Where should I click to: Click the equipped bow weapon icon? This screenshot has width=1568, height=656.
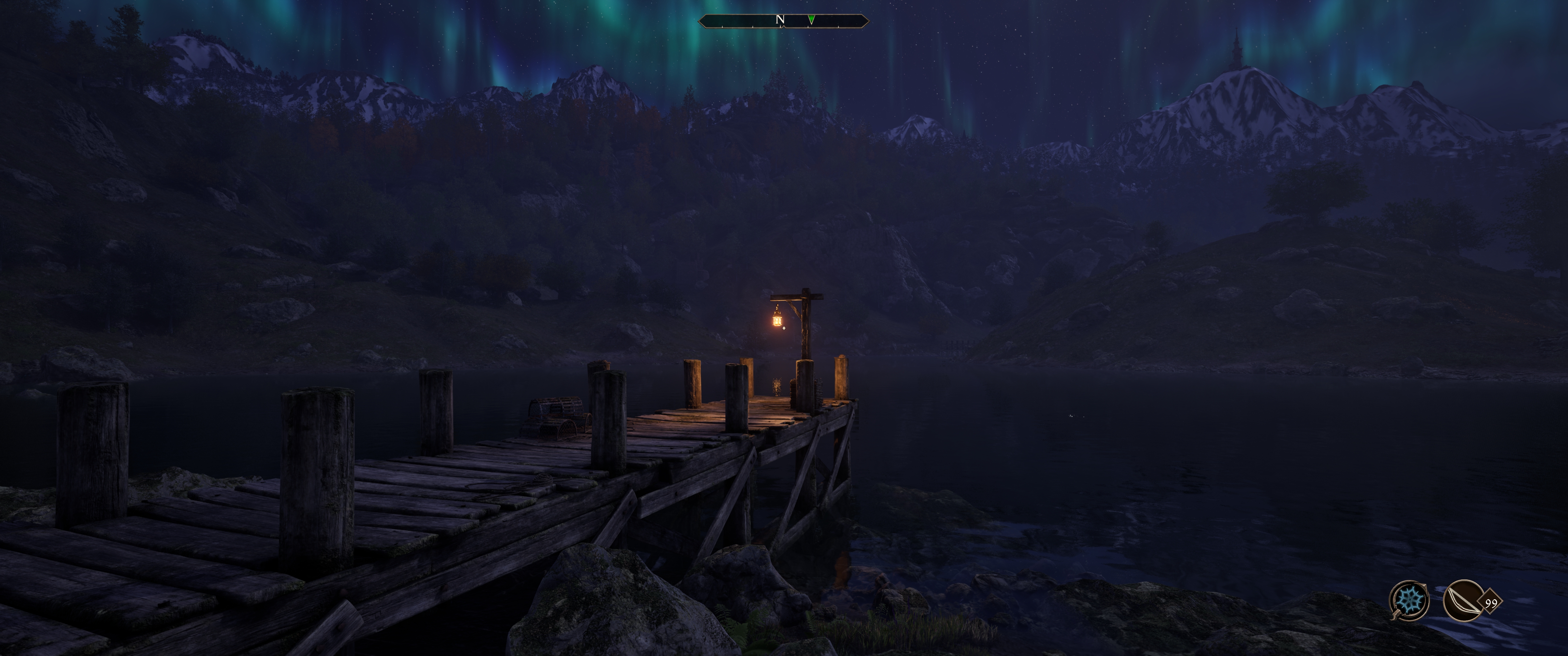point(1463,600)
